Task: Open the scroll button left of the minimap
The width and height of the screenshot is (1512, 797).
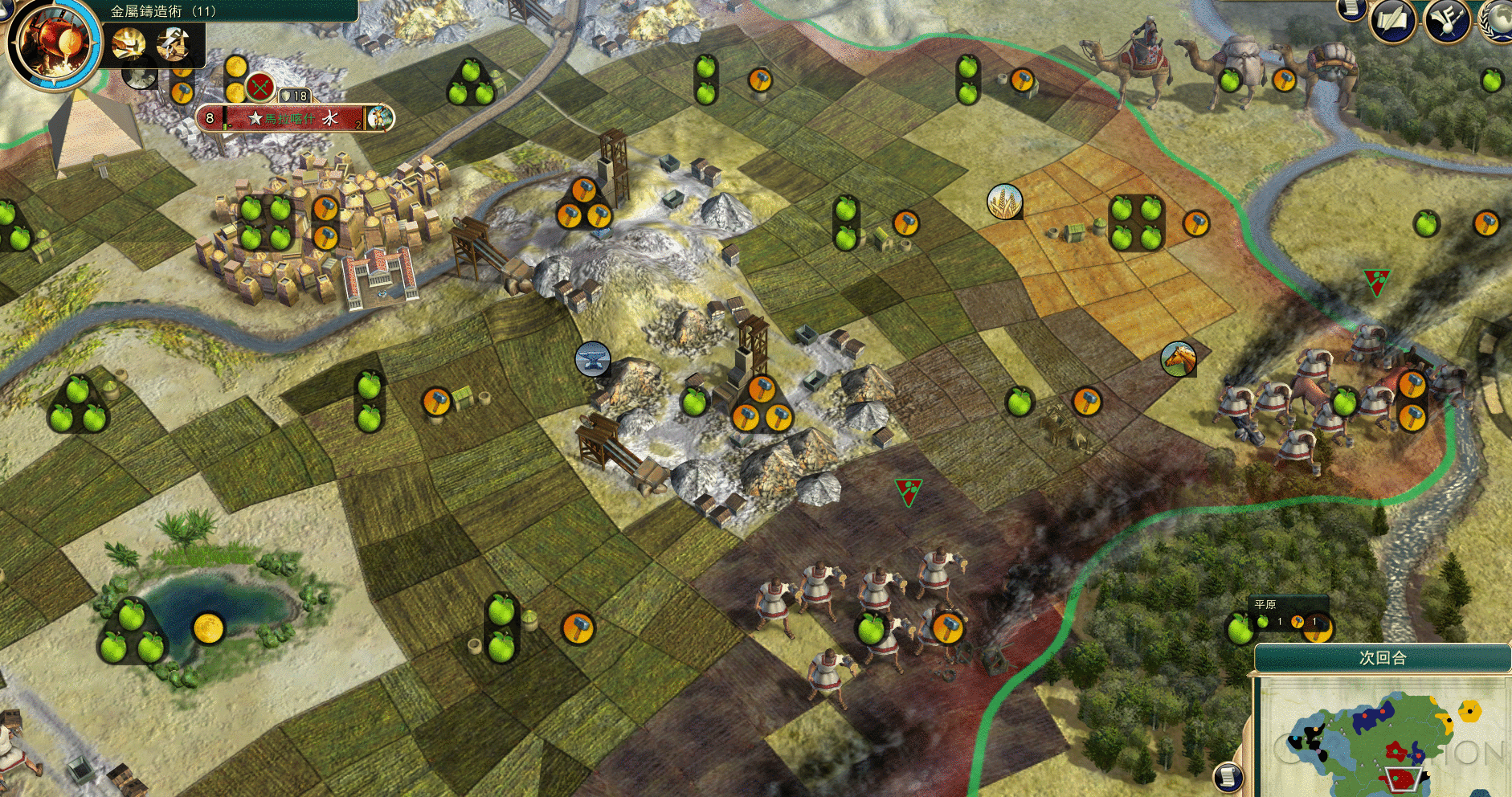Action: click(1228, 776)
